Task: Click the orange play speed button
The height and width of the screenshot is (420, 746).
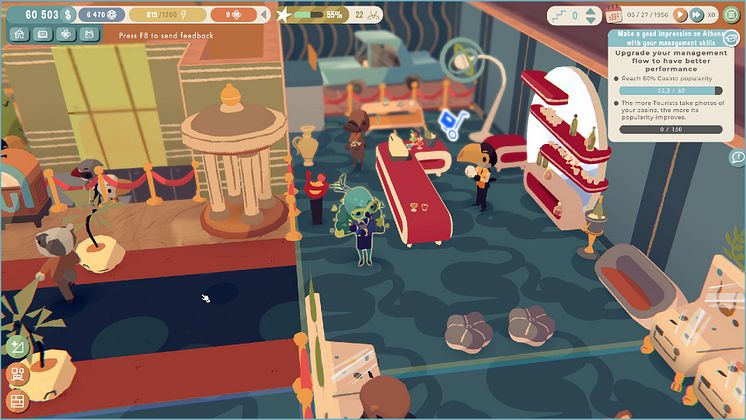Action: (x=680, y=15)
